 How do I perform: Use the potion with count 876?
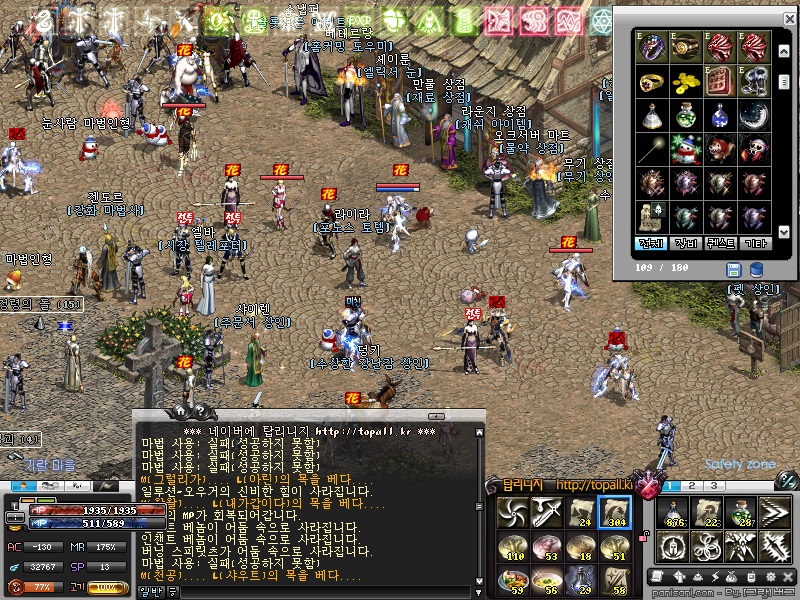pyautogui.click(x=673, y=512)
